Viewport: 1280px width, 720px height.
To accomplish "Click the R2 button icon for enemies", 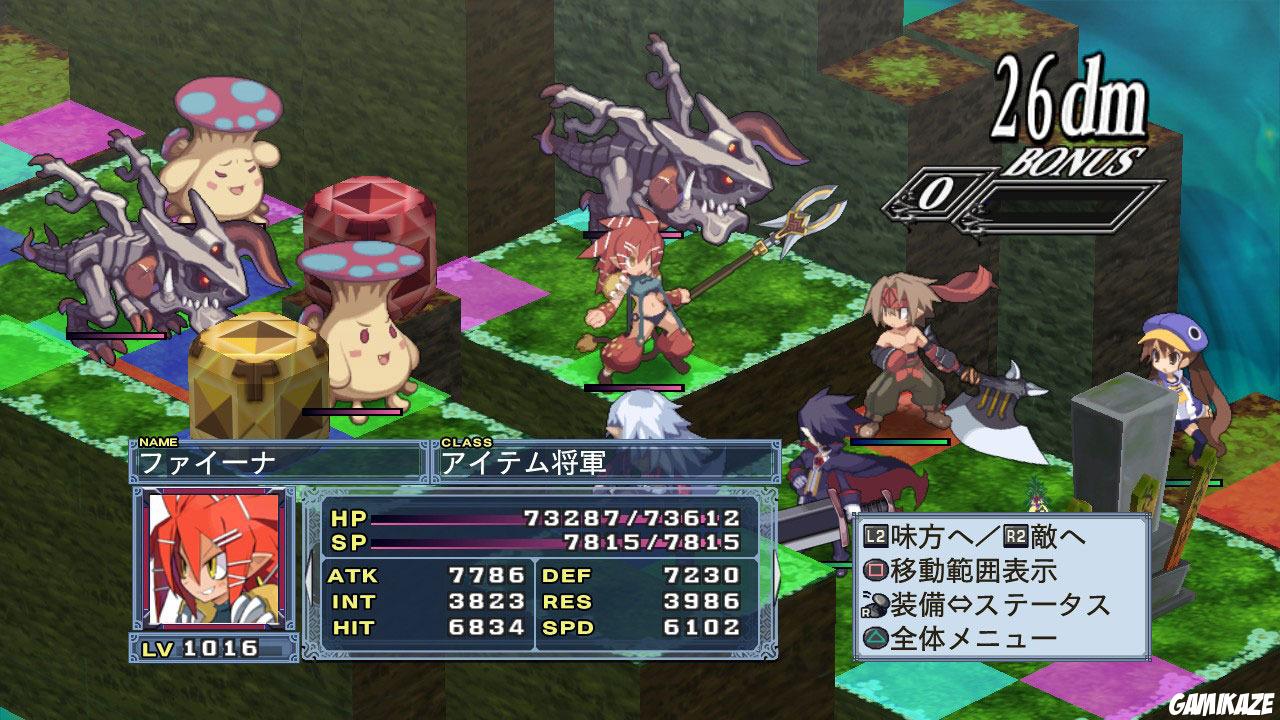I will coord(1014,535).
